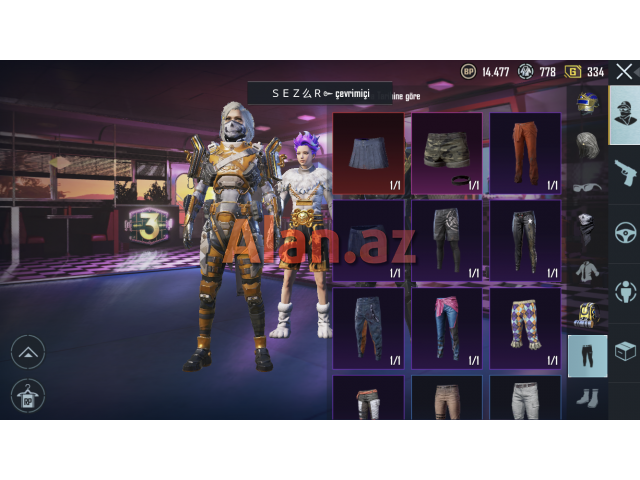The width and height of the screenshot is (640, 480).
Task: Open the weapon skins pistol tab
Action: click(624, 172)
